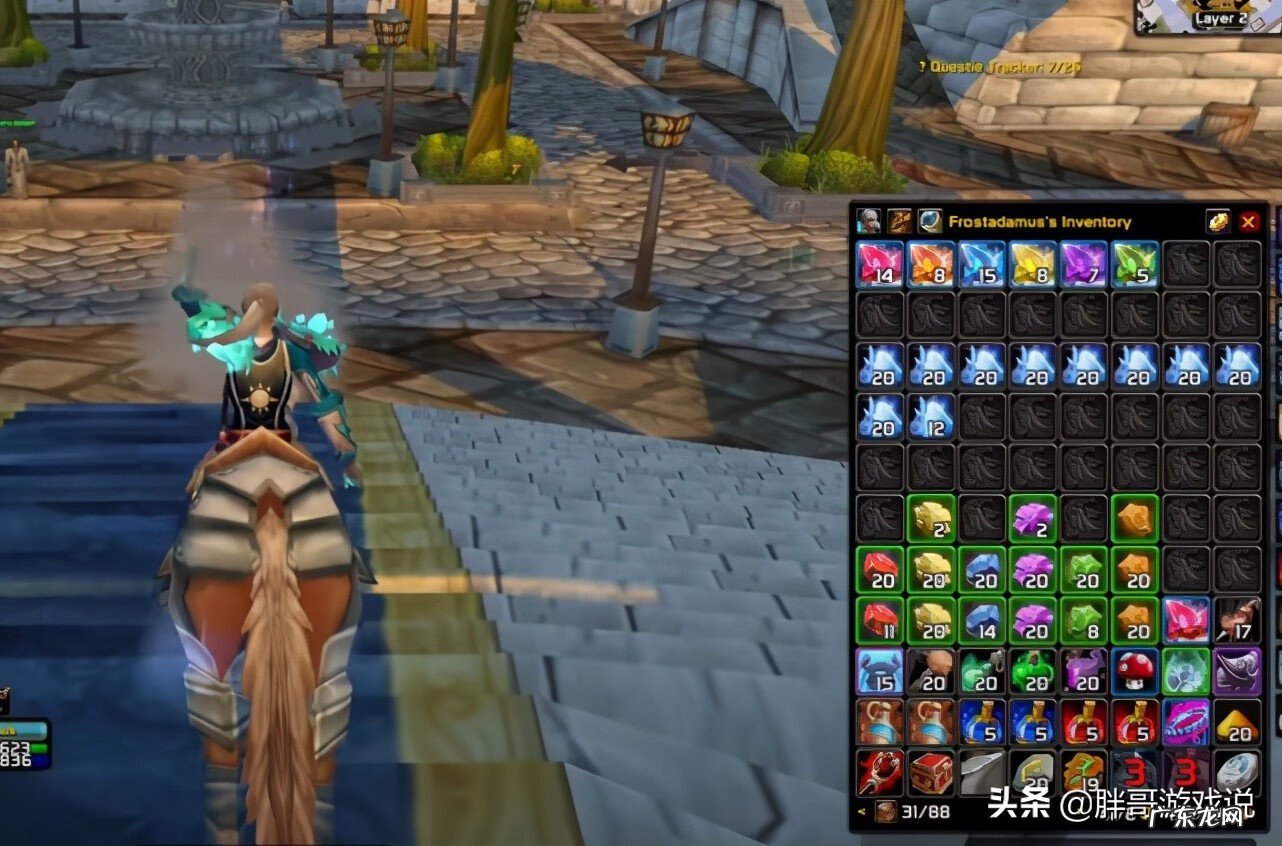This screenshot has height=846, width=1282.
Task: Select the feather stack of 17
Action: (1238, 621)
